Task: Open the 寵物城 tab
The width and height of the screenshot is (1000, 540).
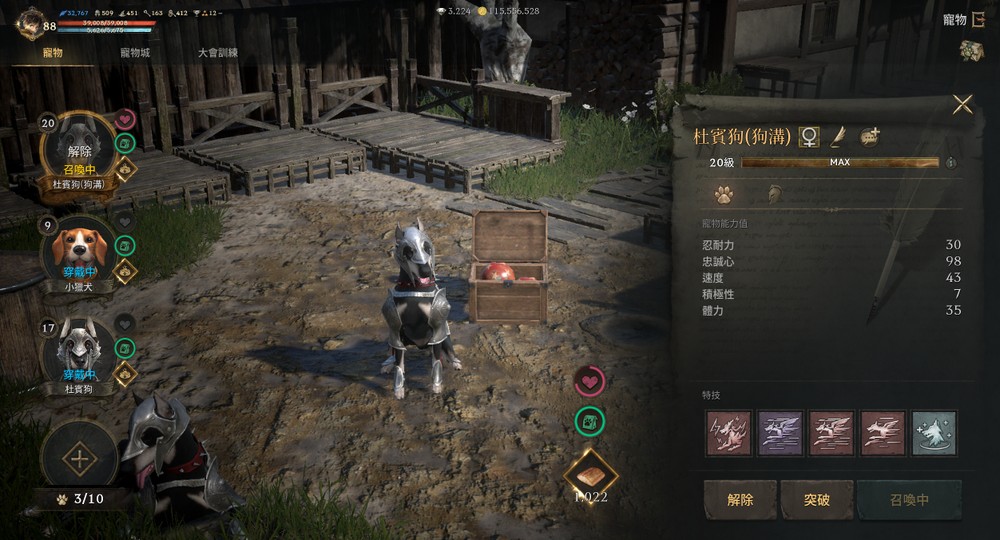Action: [x=135, y=53]
